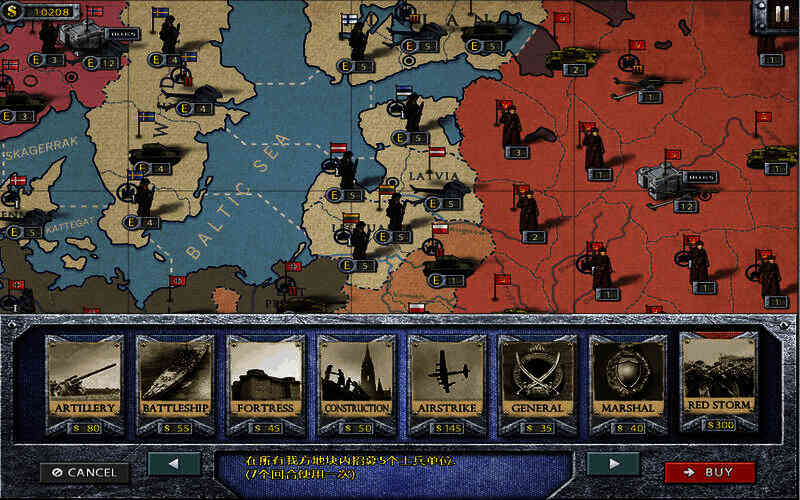Pause the game

(x=779, y=14)
